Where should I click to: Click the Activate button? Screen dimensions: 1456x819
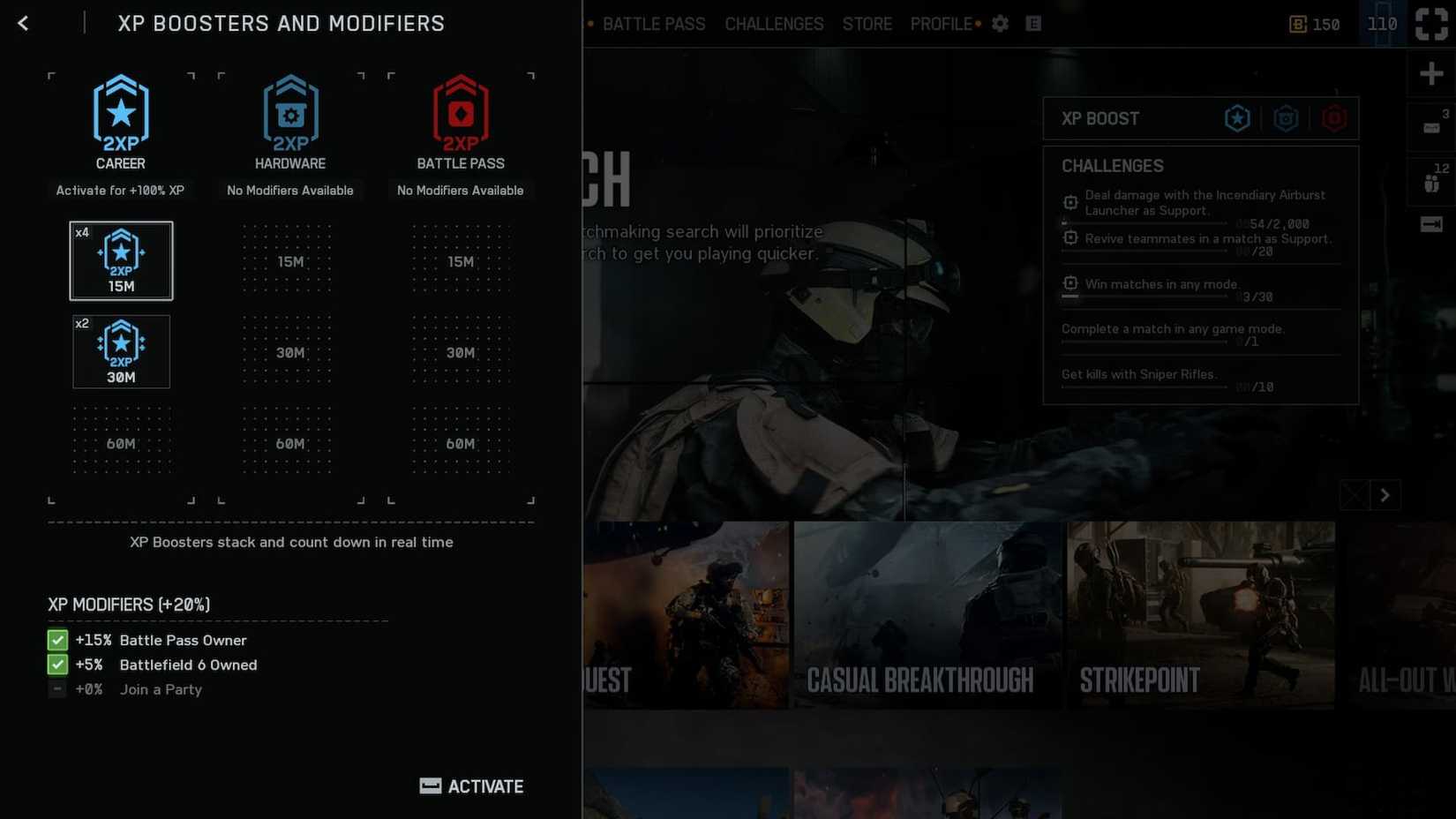coord(471,786)
